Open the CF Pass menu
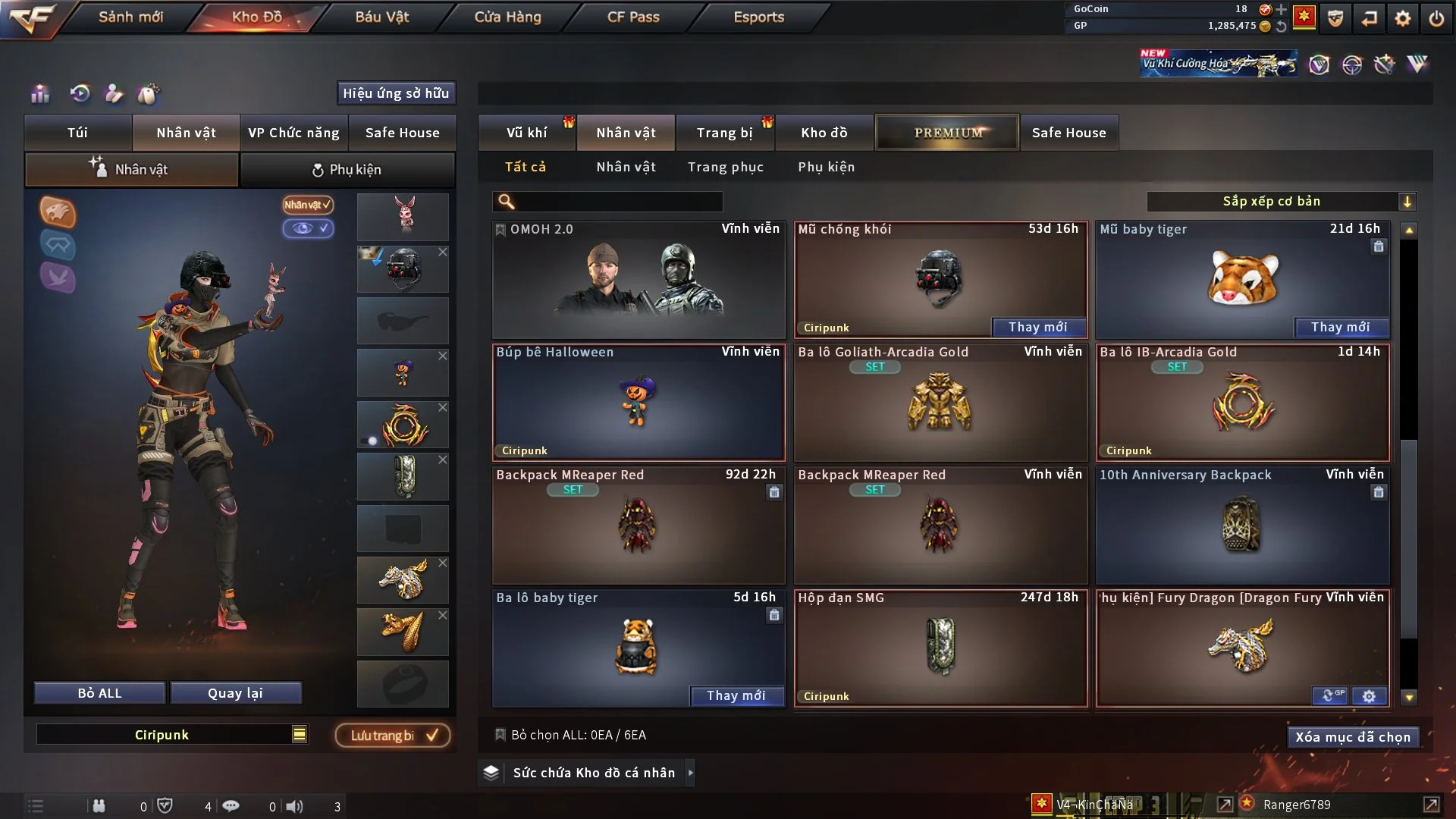The height and width of the screenshot is (819, 1456). coord(633,17)
